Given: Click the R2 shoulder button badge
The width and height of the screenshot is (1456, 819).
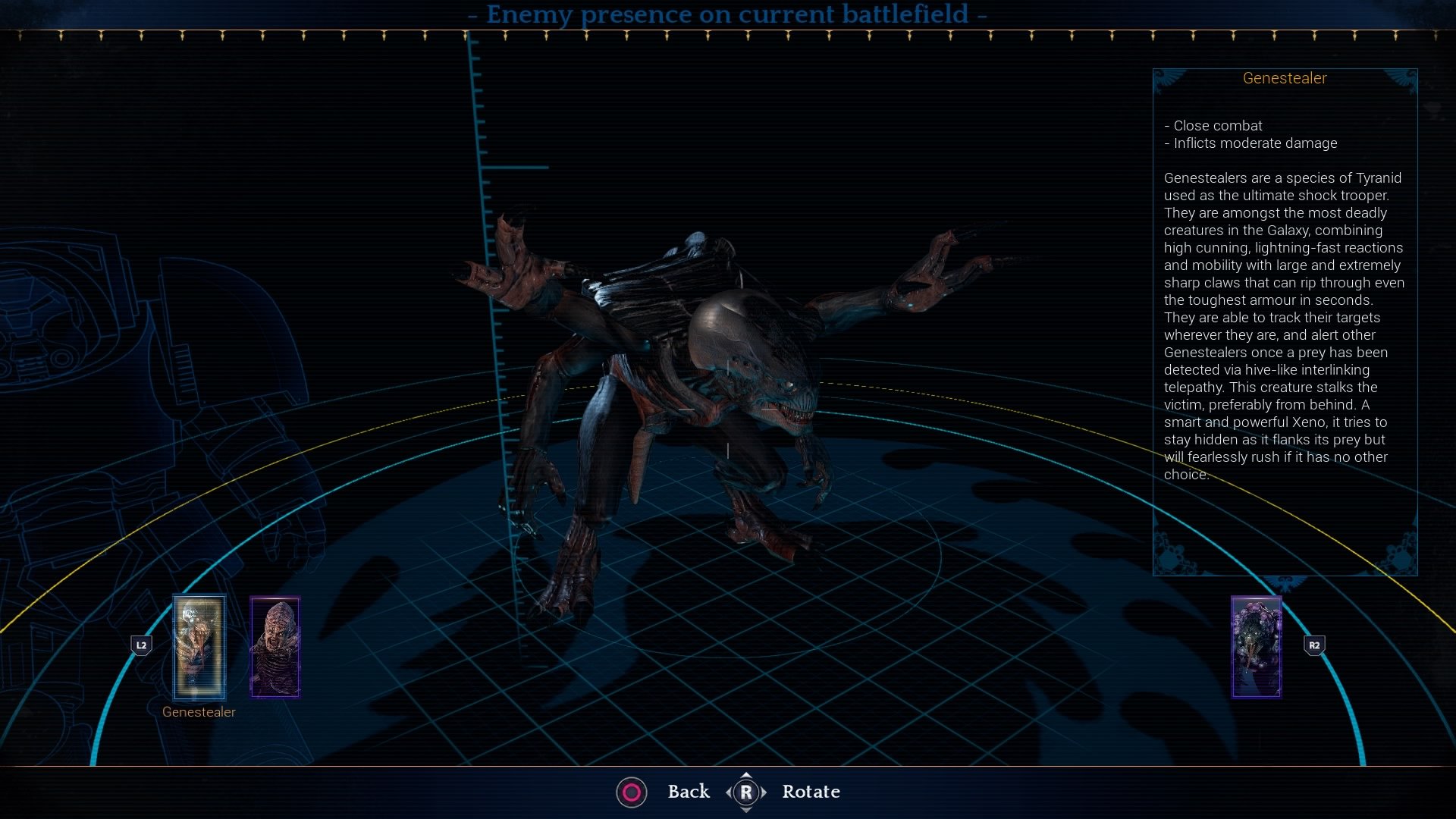Looking at the screenshot, I should click(x=1316, y=644).
